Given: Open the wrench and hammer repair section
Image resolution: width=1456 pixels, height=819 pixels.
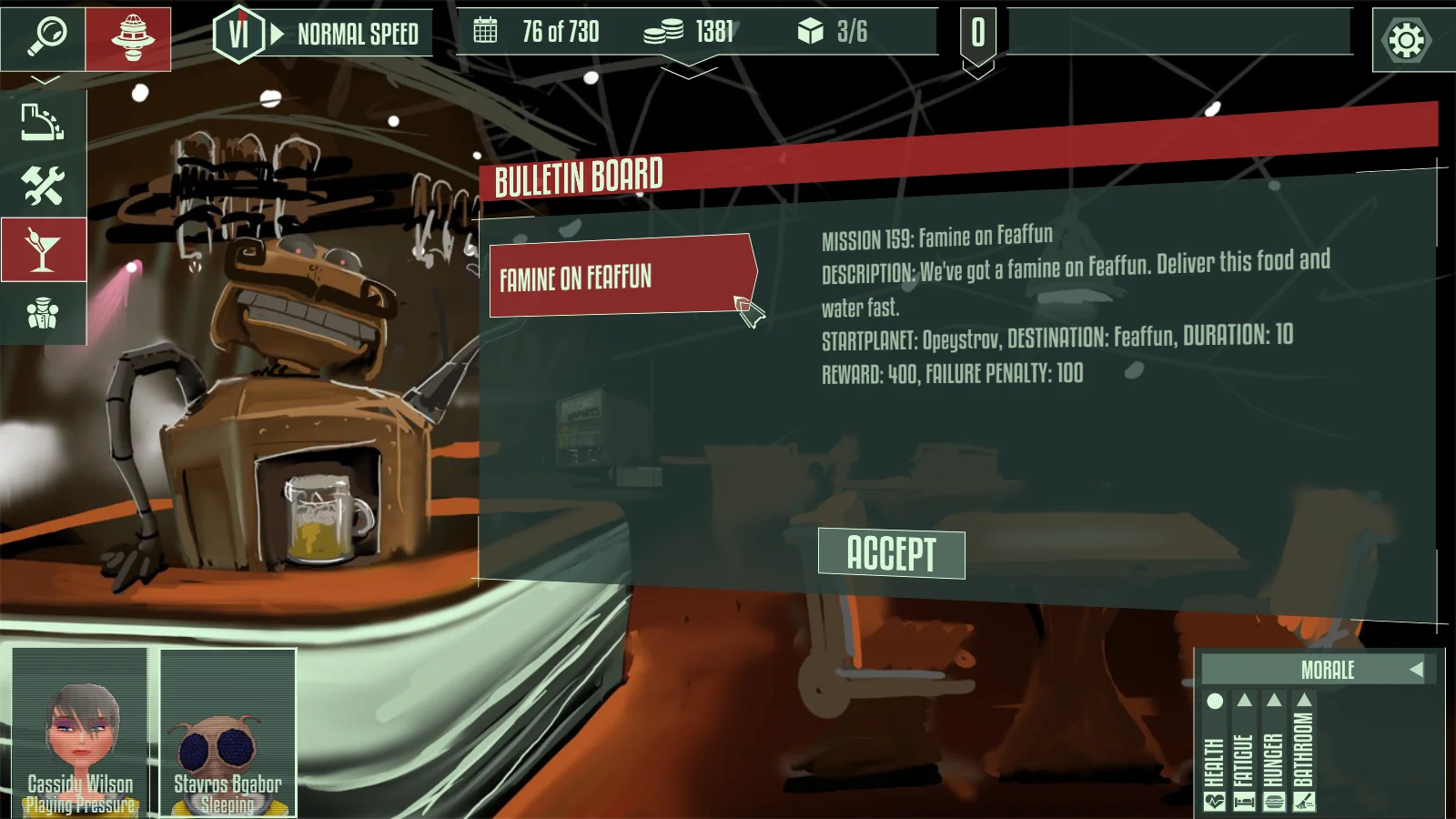Looking at the screenshot, I should (x=43, y=186).
